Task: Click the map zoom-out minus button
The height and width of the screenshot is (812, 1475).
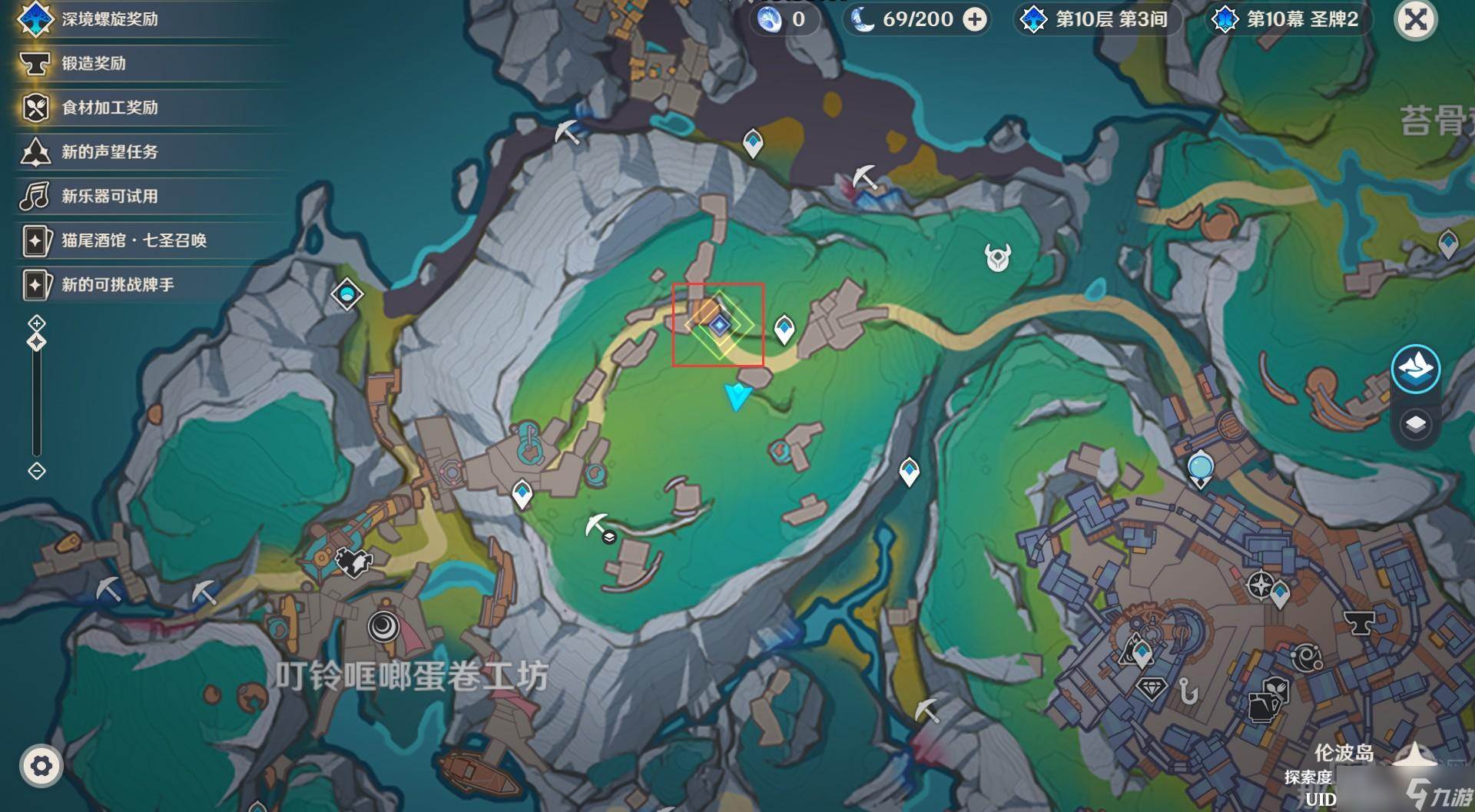Action: click(x=37, y=471)
